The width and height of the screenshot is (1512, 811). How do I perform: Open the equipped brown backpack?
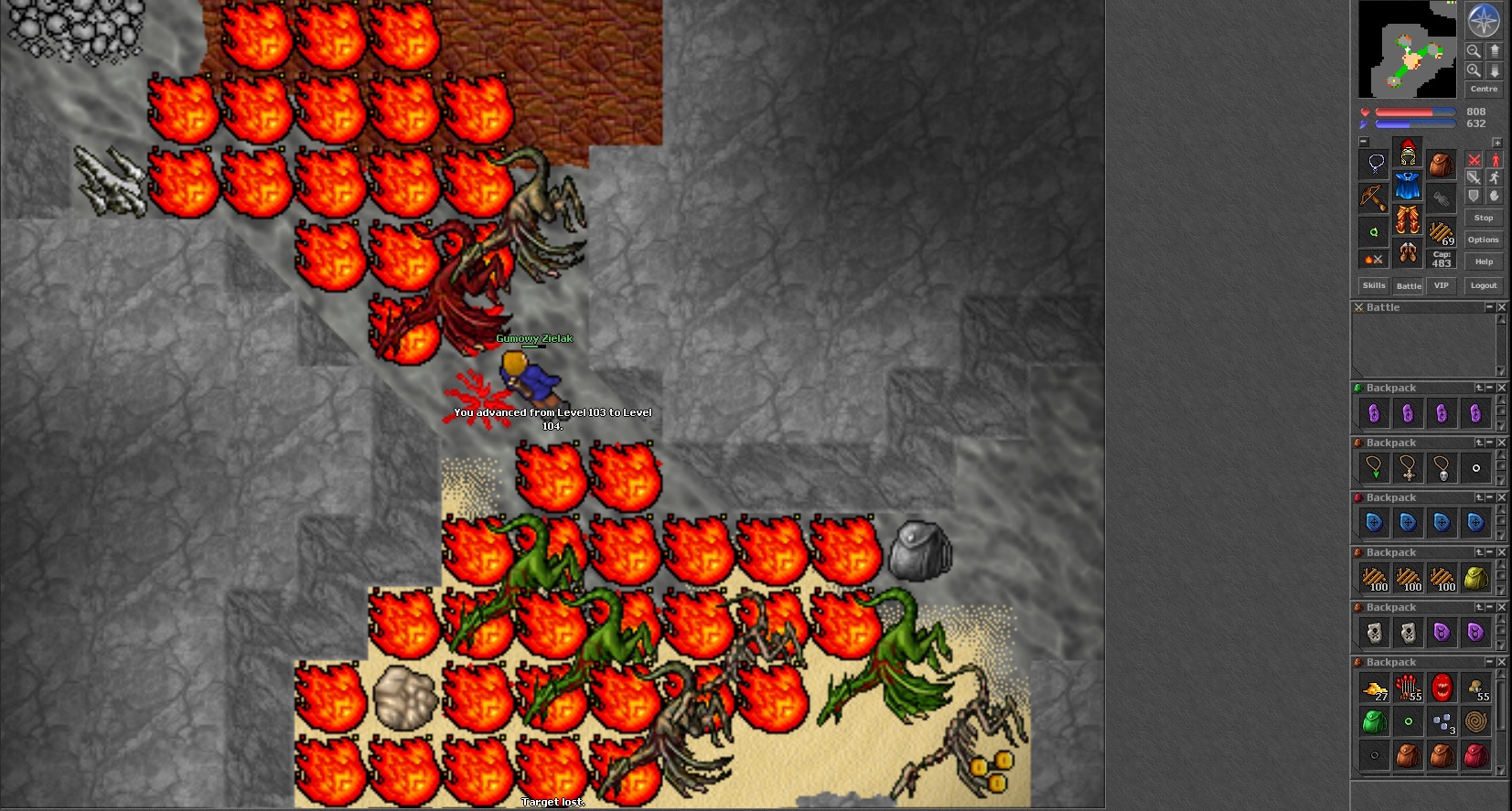point(1442,165)
